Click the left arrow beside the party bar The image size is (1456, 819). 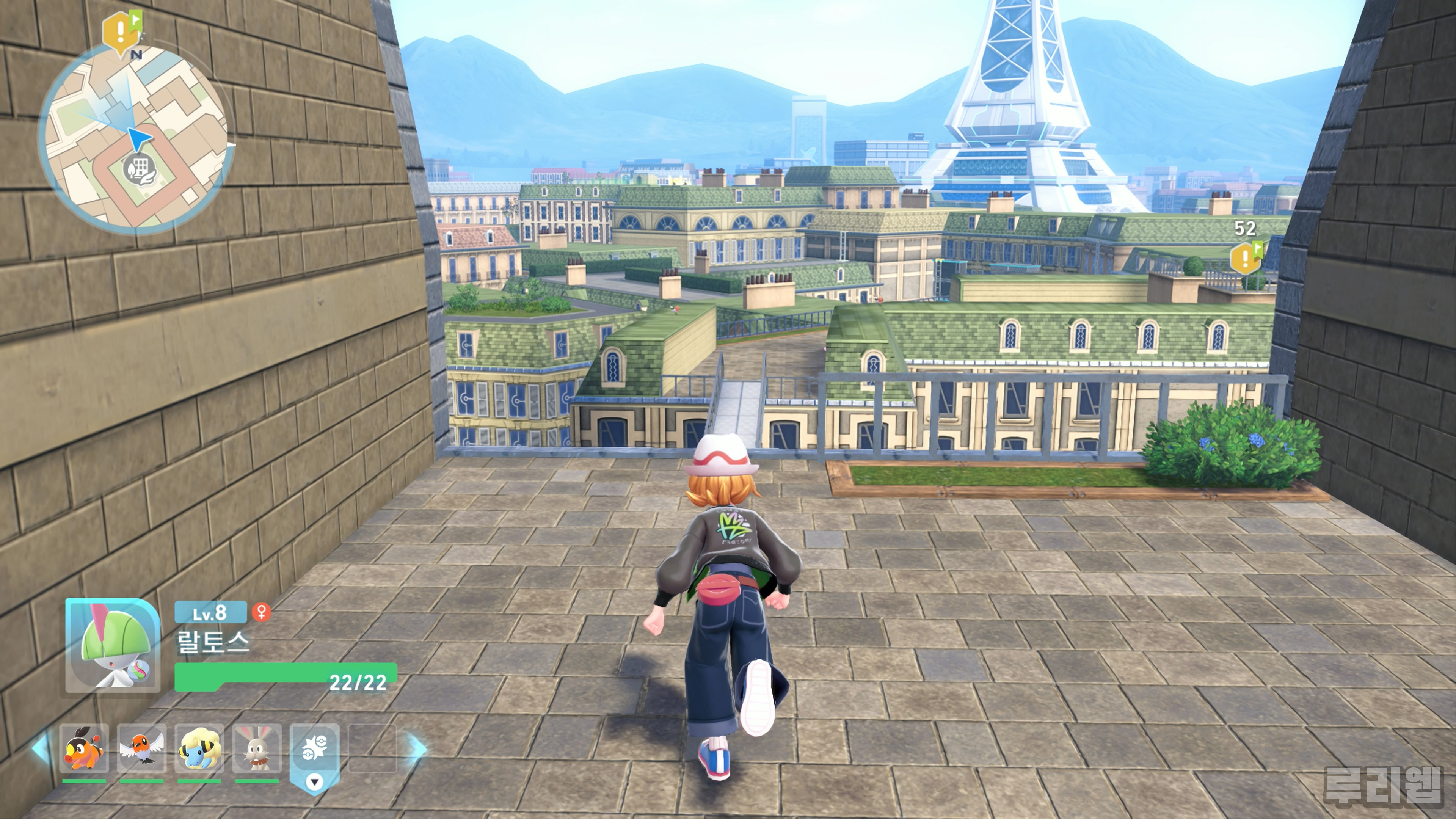pyautogui.click(x=41, y=748)
